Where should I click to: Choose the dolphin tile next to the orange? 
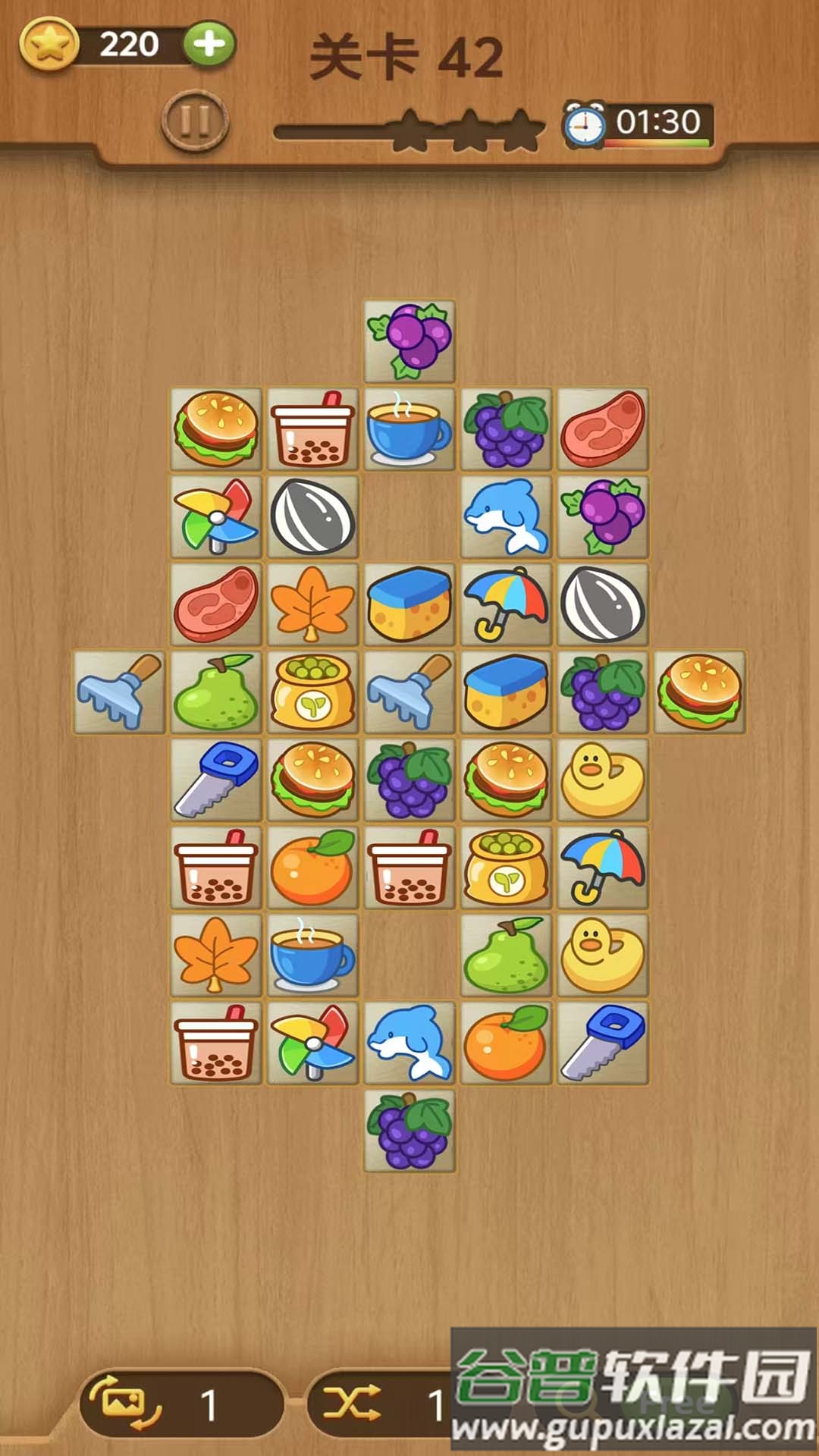pos(409,1043)
